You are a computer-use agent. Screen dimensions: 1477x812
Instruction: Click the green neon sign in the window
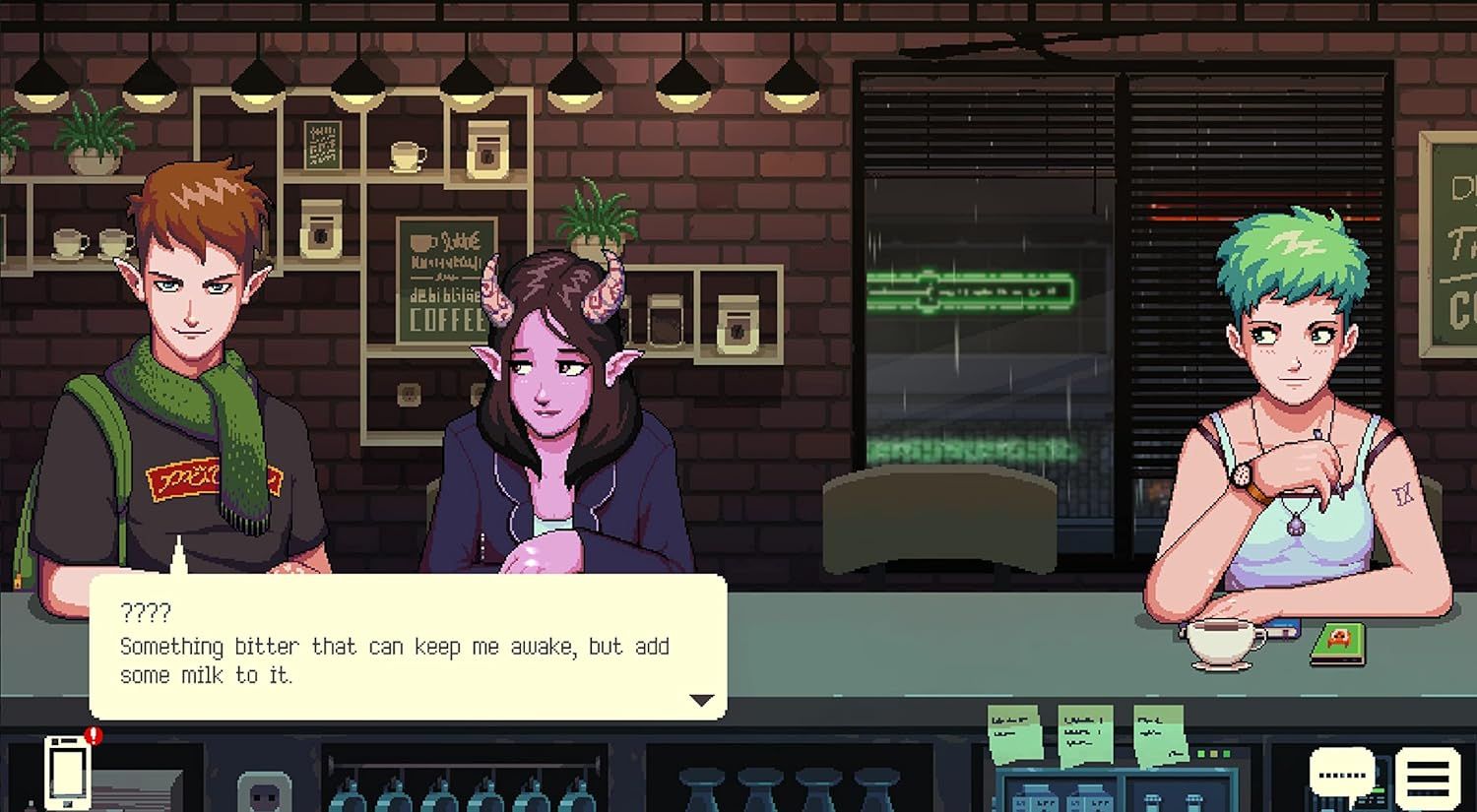970,288
